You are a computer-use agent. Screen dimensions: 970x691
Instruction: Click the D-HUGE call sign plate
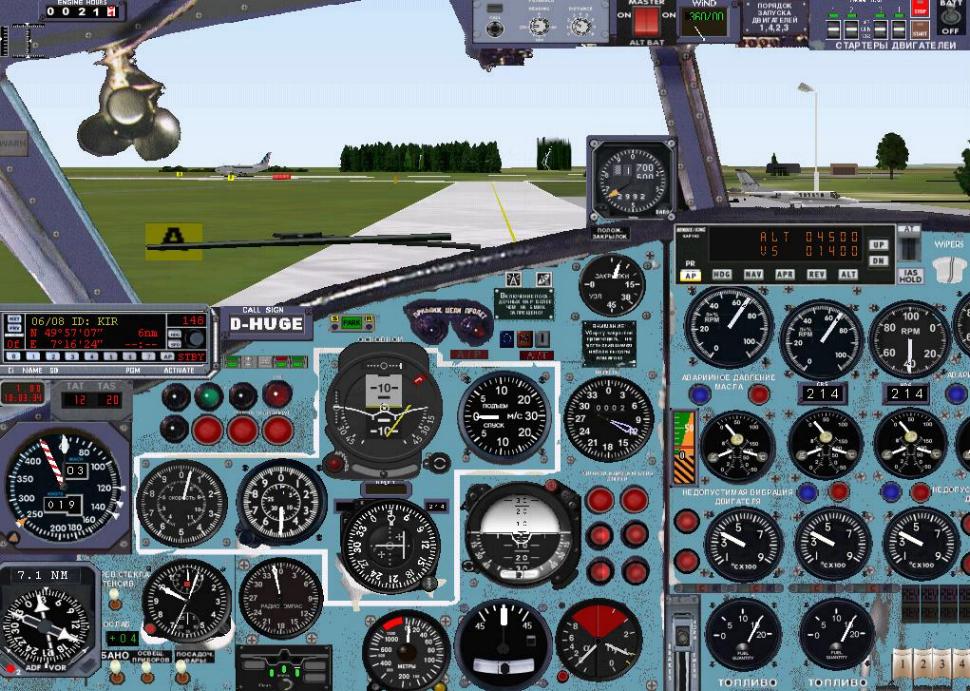(265, 324)
